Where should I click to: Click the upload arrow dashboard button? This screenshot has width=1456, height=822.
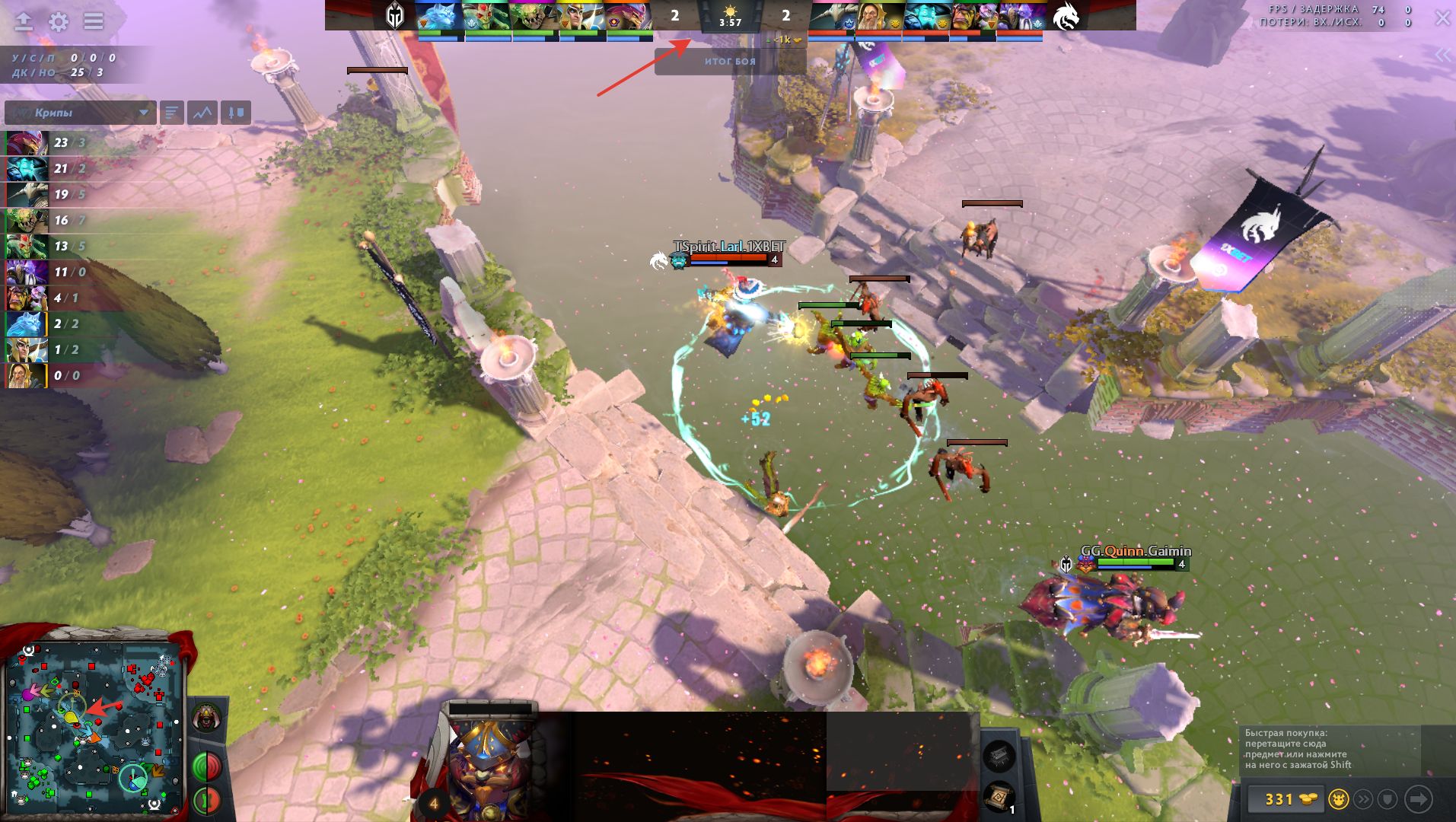click(24, 21)
